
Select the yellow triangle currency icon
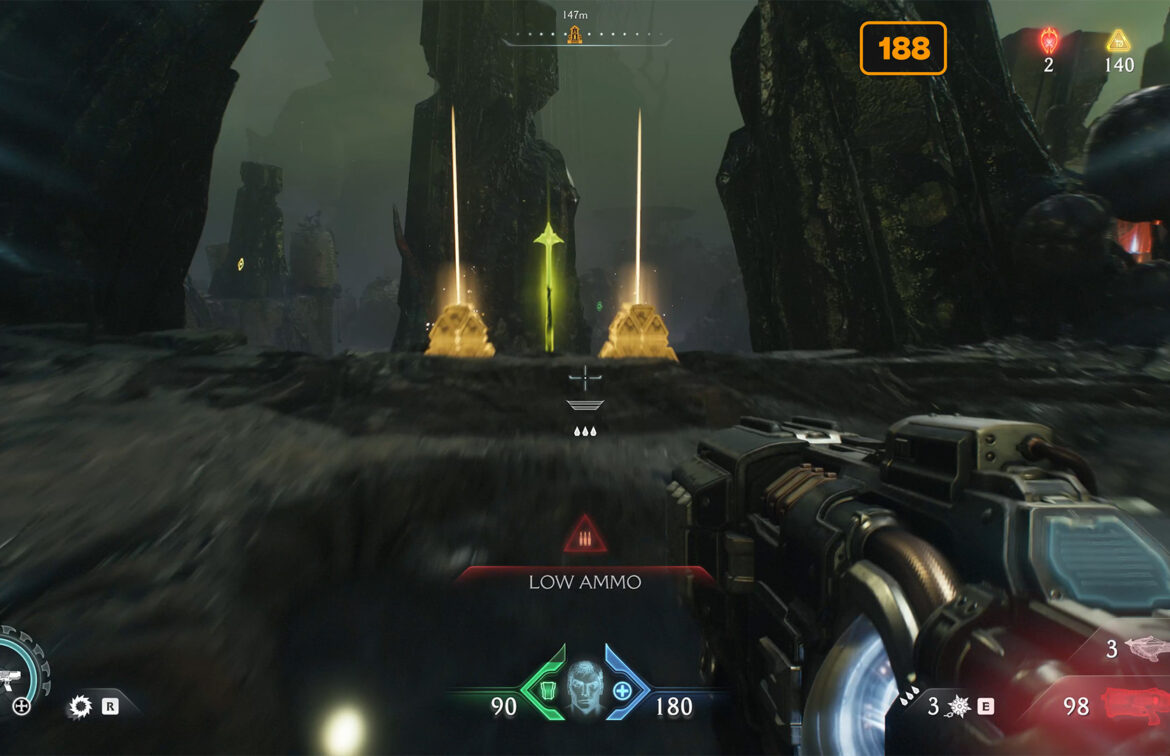click(x=1118, y=41)
